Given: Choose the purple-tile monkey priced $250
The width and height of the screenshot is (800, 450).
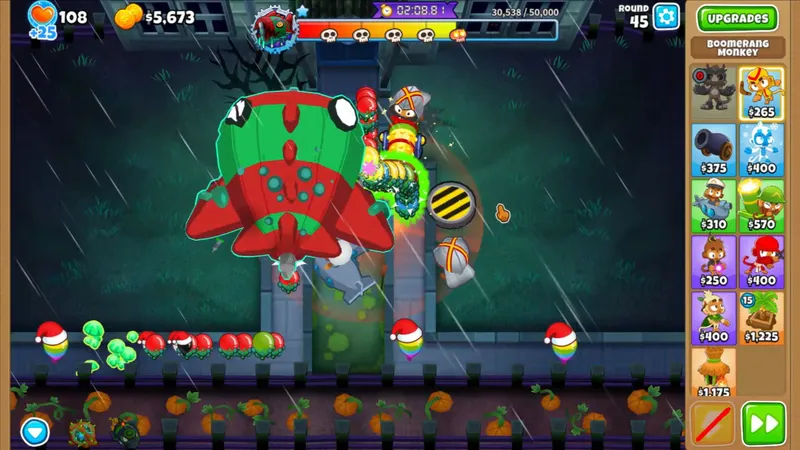Looking at the screenshot, I should coord(713,261).
